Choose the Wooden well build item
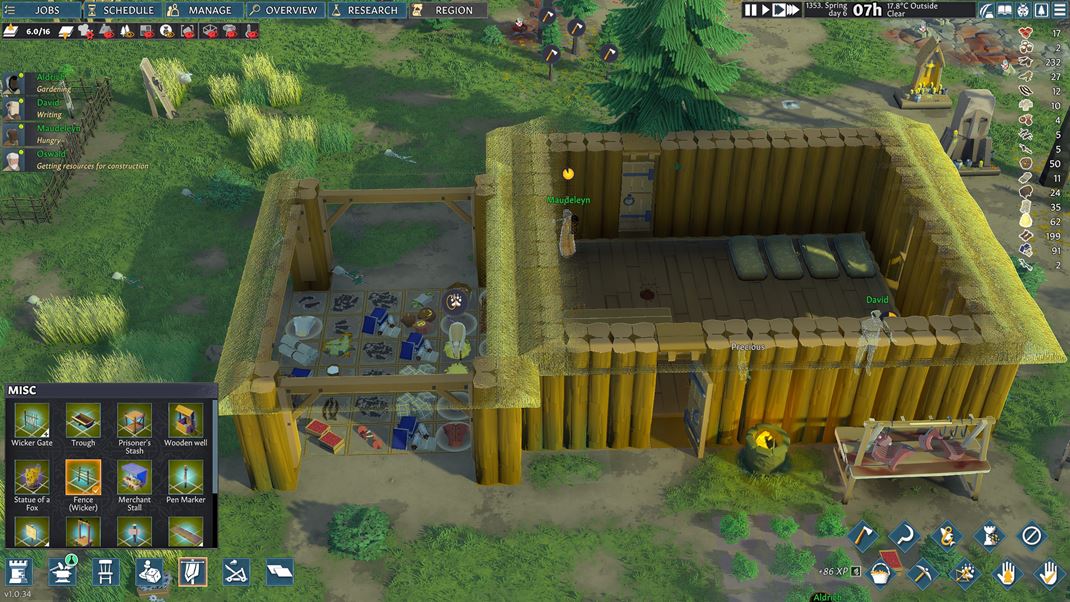The width and height of the screenshot is (1070, 602). pyautogui.click(x=185, y=426)
